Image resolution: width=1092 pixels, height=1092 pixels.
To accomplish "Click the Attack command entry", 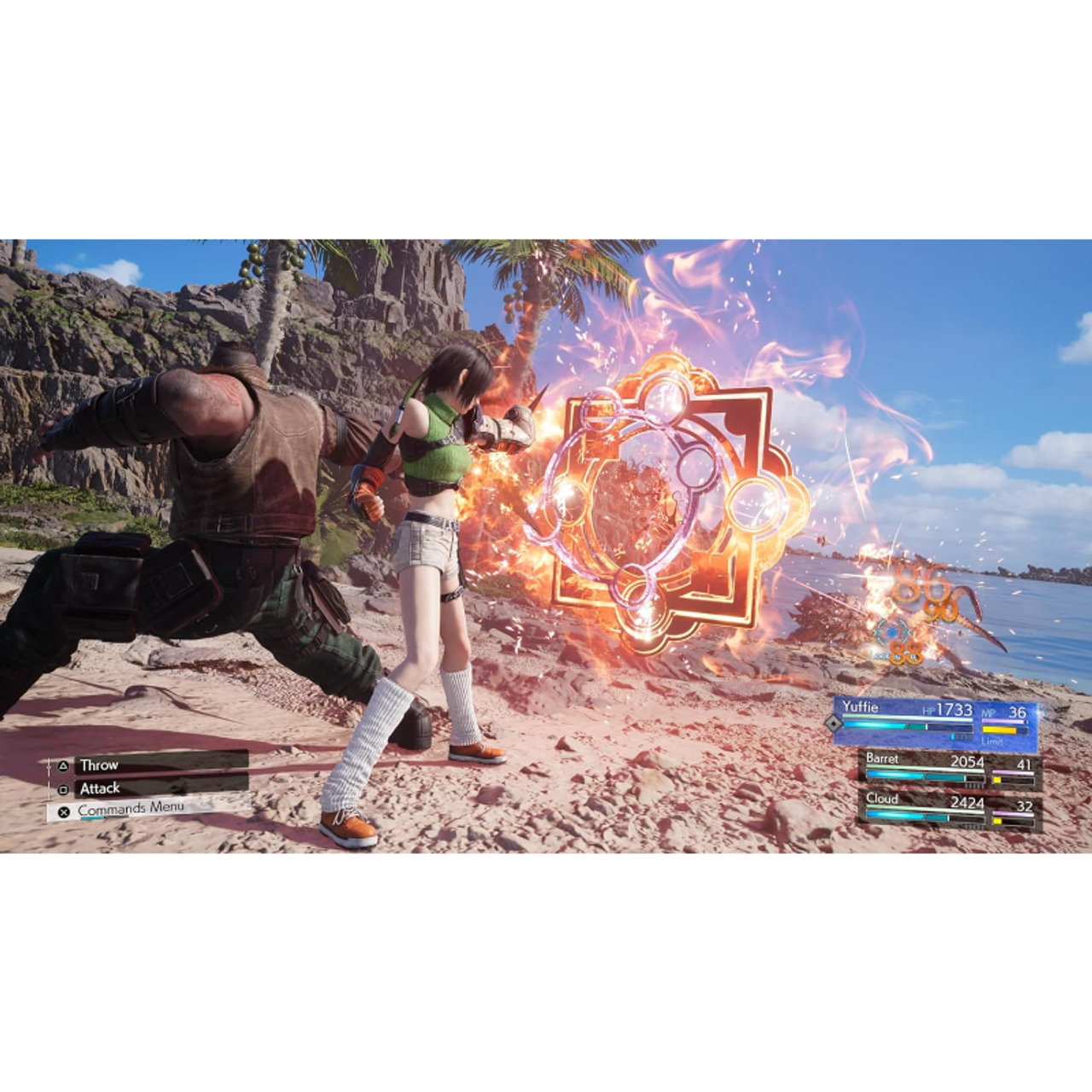I will (x=98, y=789).
